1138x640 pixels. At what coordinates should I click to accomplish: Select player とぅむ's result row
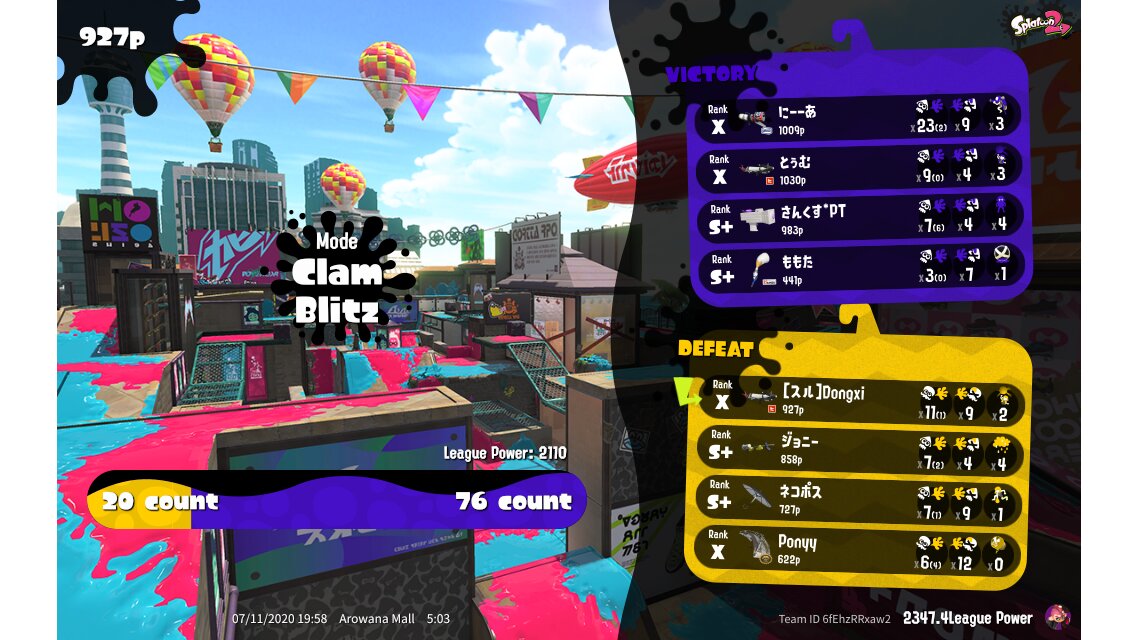coord(860,167)
